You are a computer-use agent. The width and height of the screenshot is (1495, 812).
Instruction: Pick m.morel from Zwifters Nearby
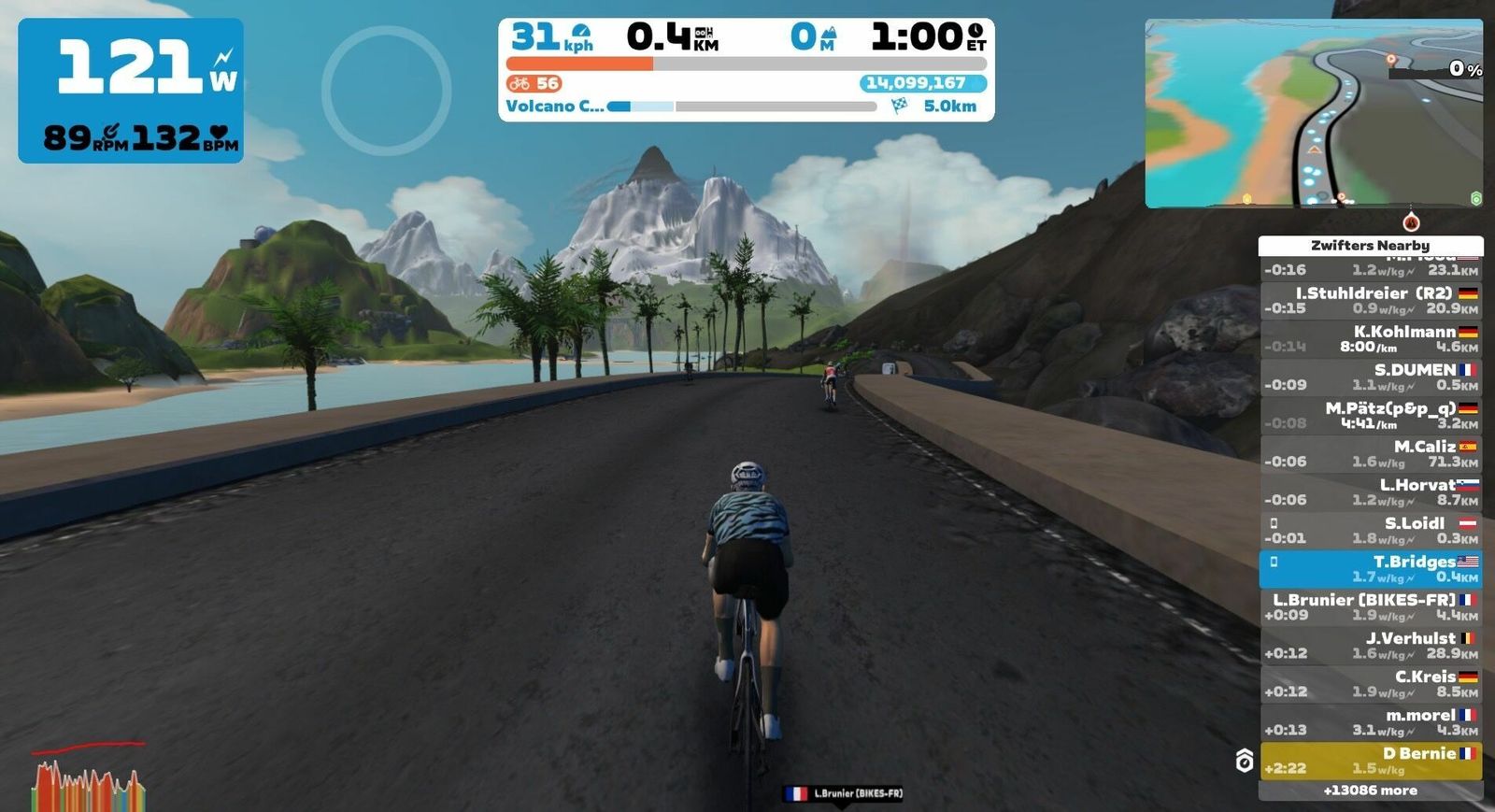click(1370, 722)
